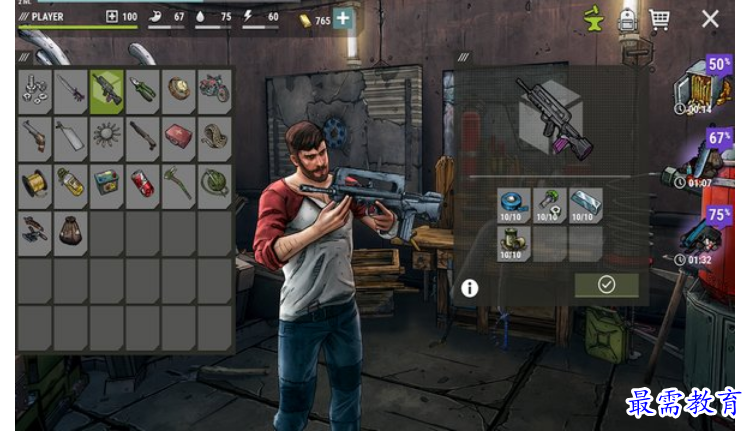Screen dimensions: 750x434
Task: Add coins with the plus button
Action: [343, 18]
